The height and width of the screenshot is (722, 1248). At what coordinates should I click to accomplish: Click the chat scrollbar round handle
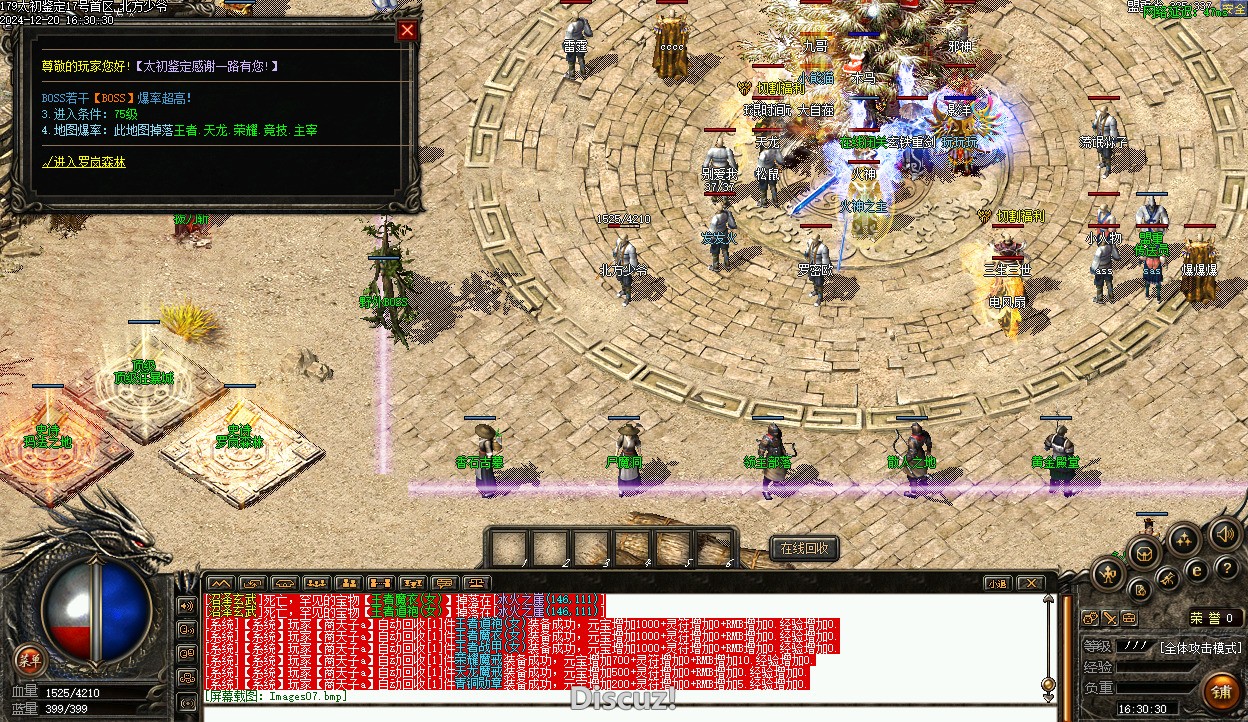(x=1047, y=686)
